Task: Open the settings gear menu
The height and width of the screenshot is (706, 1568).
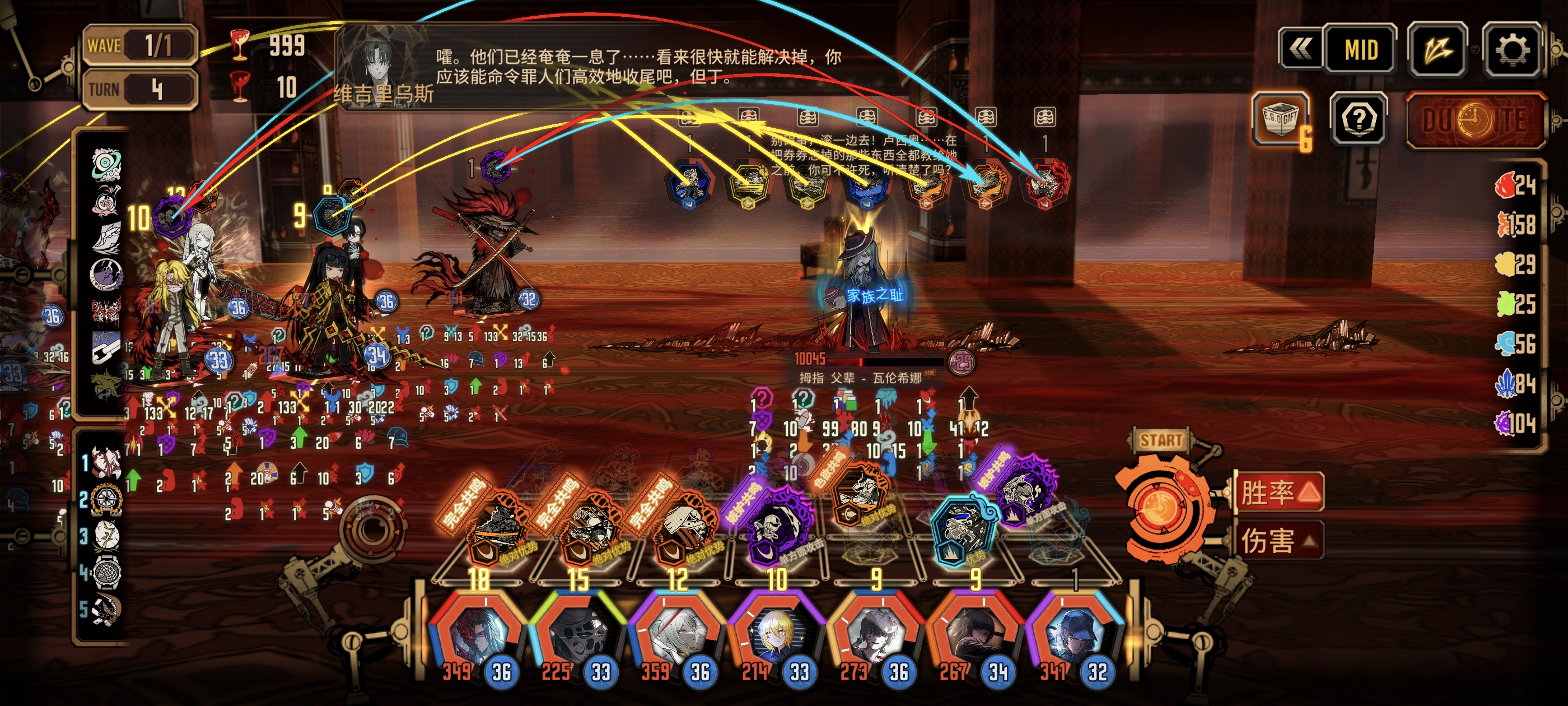Action: tap(1512, 50)
